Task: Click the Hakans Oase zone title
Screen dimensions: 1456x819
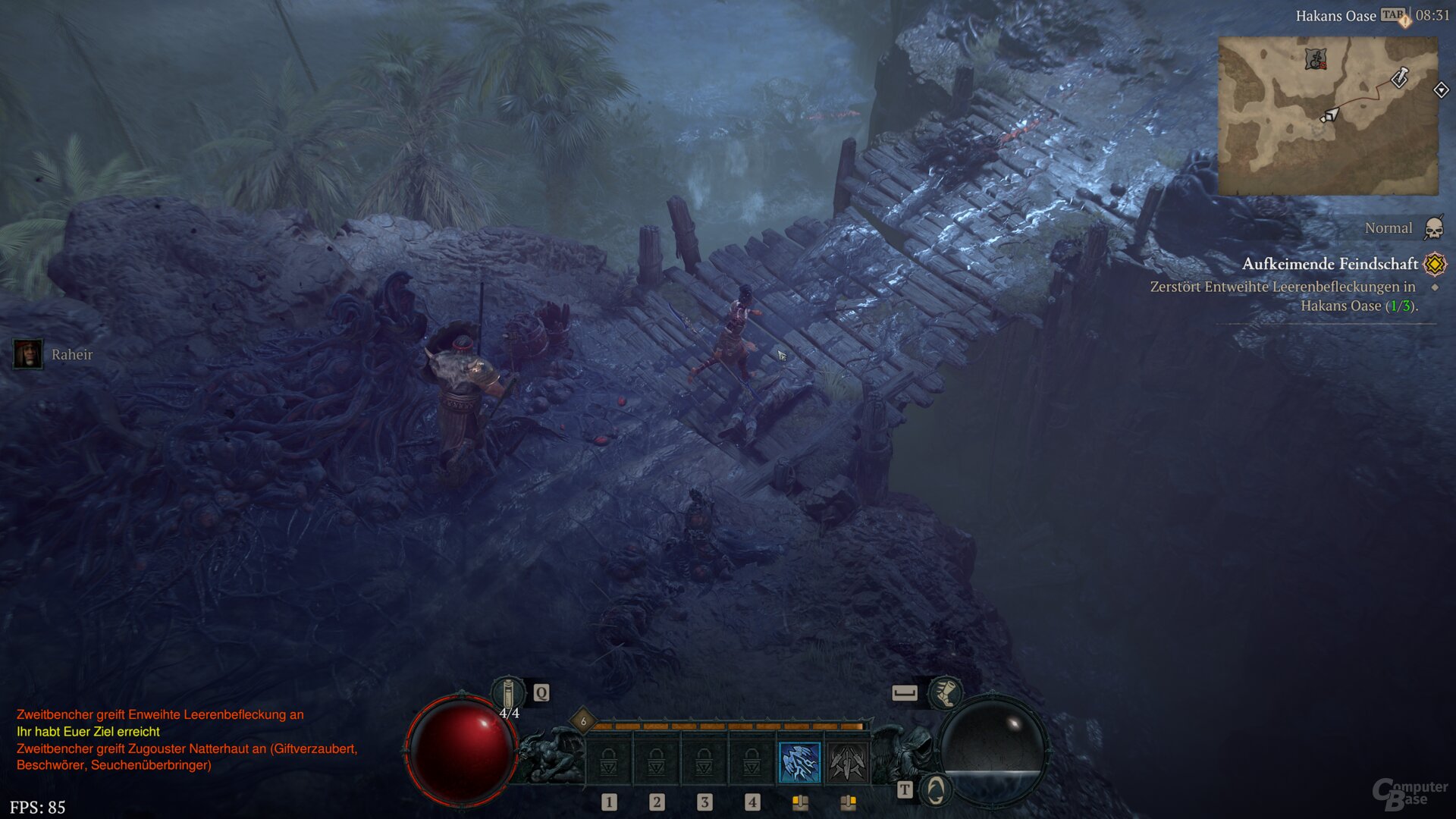Action: pyautogui.click(x=1338, y=15)
